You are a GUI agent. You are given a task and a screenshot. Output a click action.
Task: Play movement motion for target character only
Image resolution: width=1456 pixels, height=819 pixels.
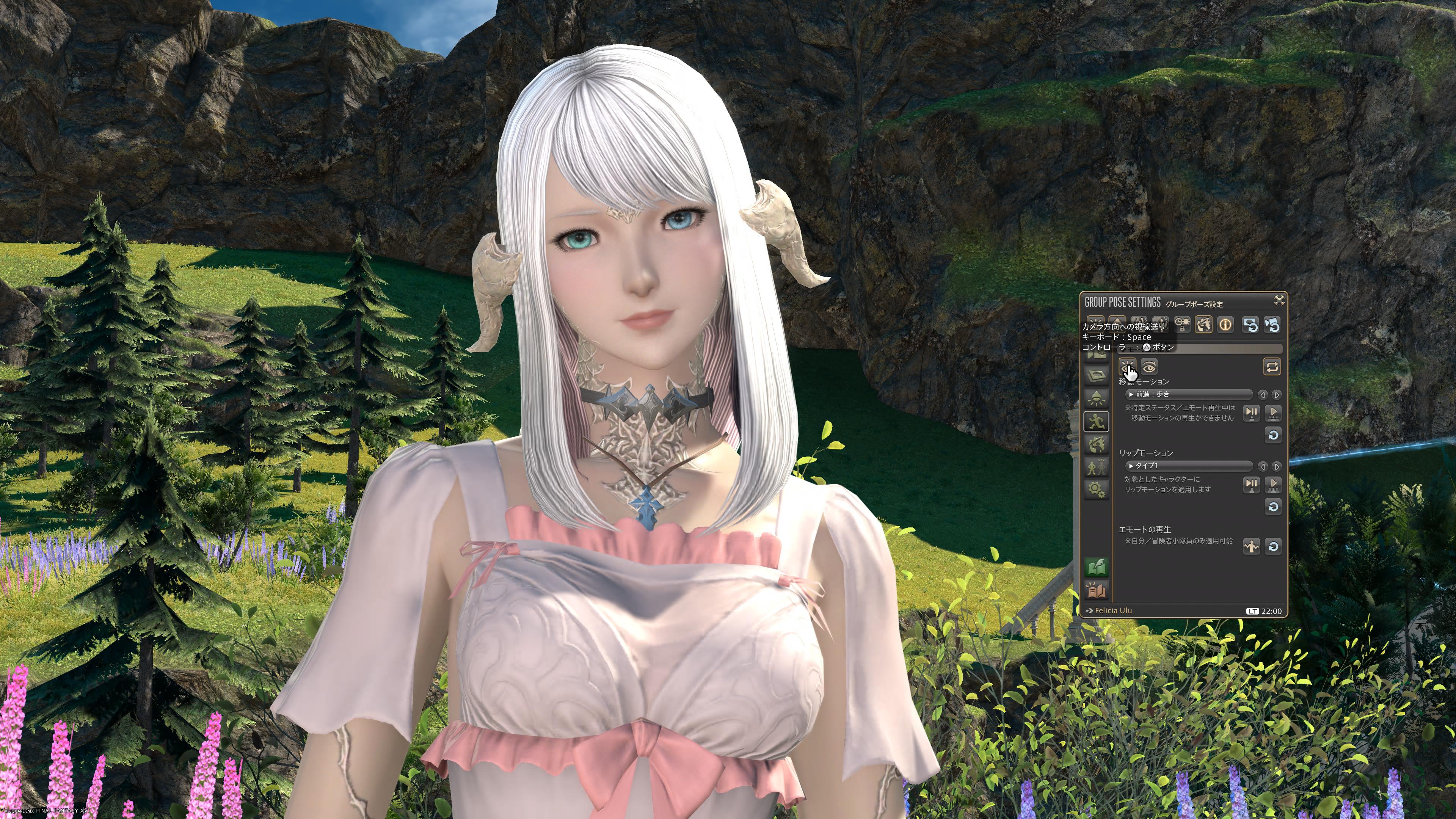pyautogui.click(x=1251, y=413)
